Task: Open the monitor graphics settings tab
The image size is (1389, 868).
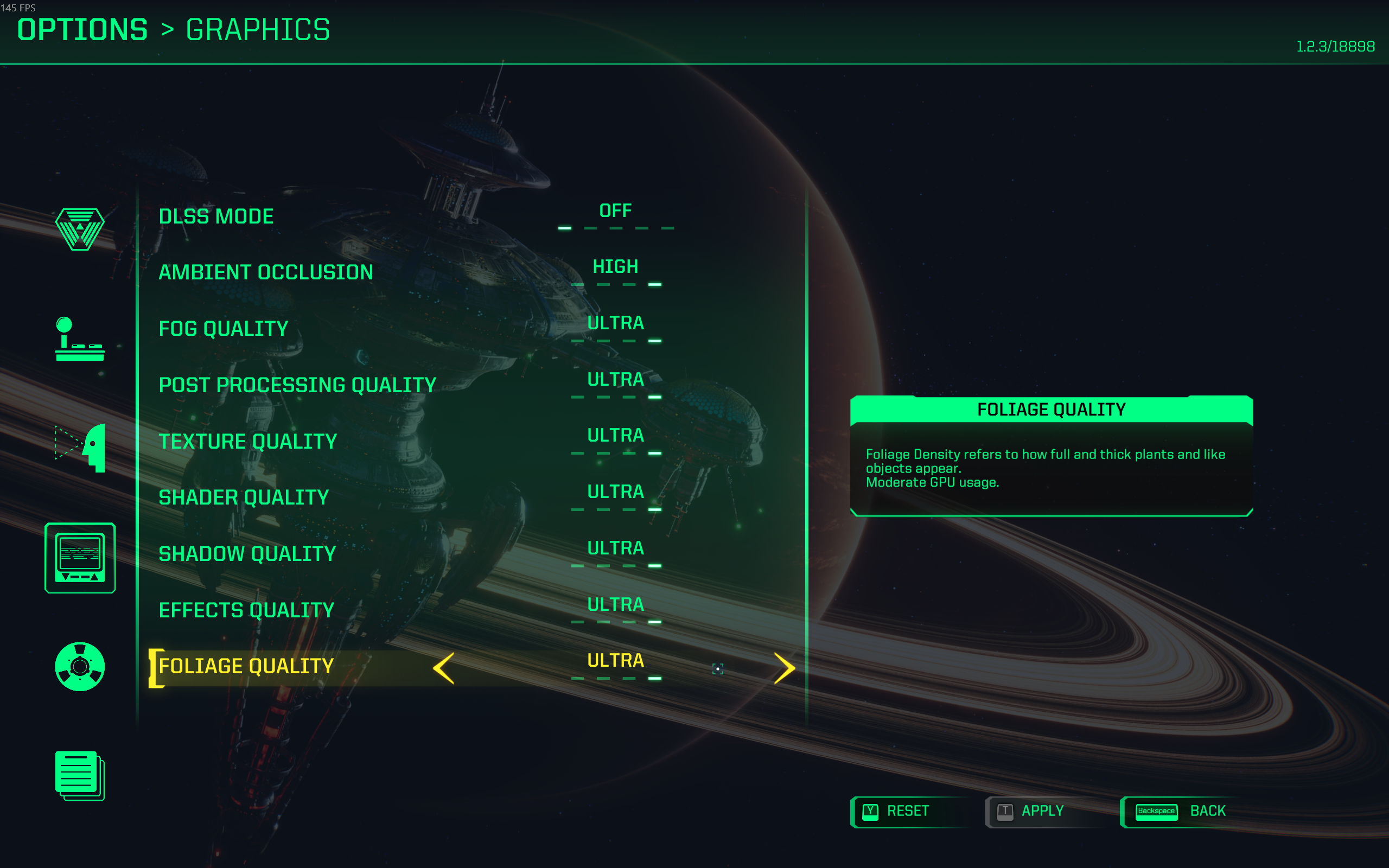Action: 80,558
